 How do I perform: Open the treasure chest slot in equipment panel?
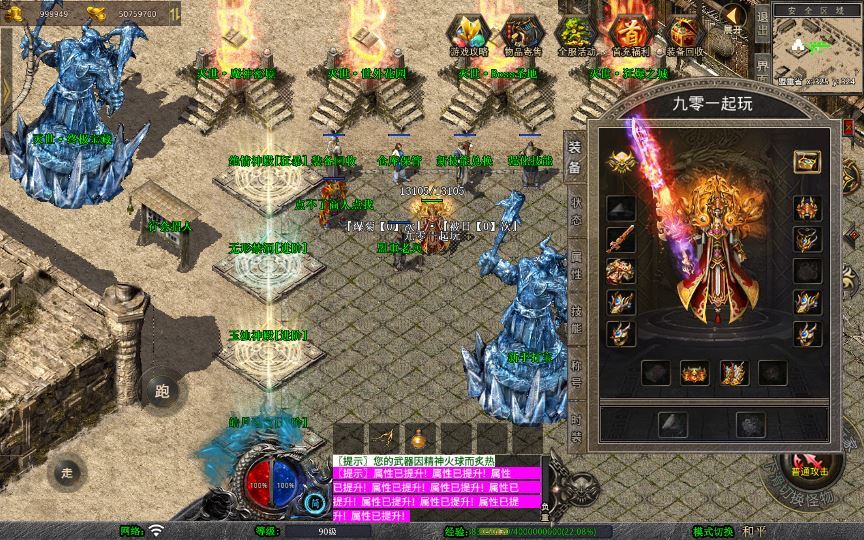coord(806,163)
